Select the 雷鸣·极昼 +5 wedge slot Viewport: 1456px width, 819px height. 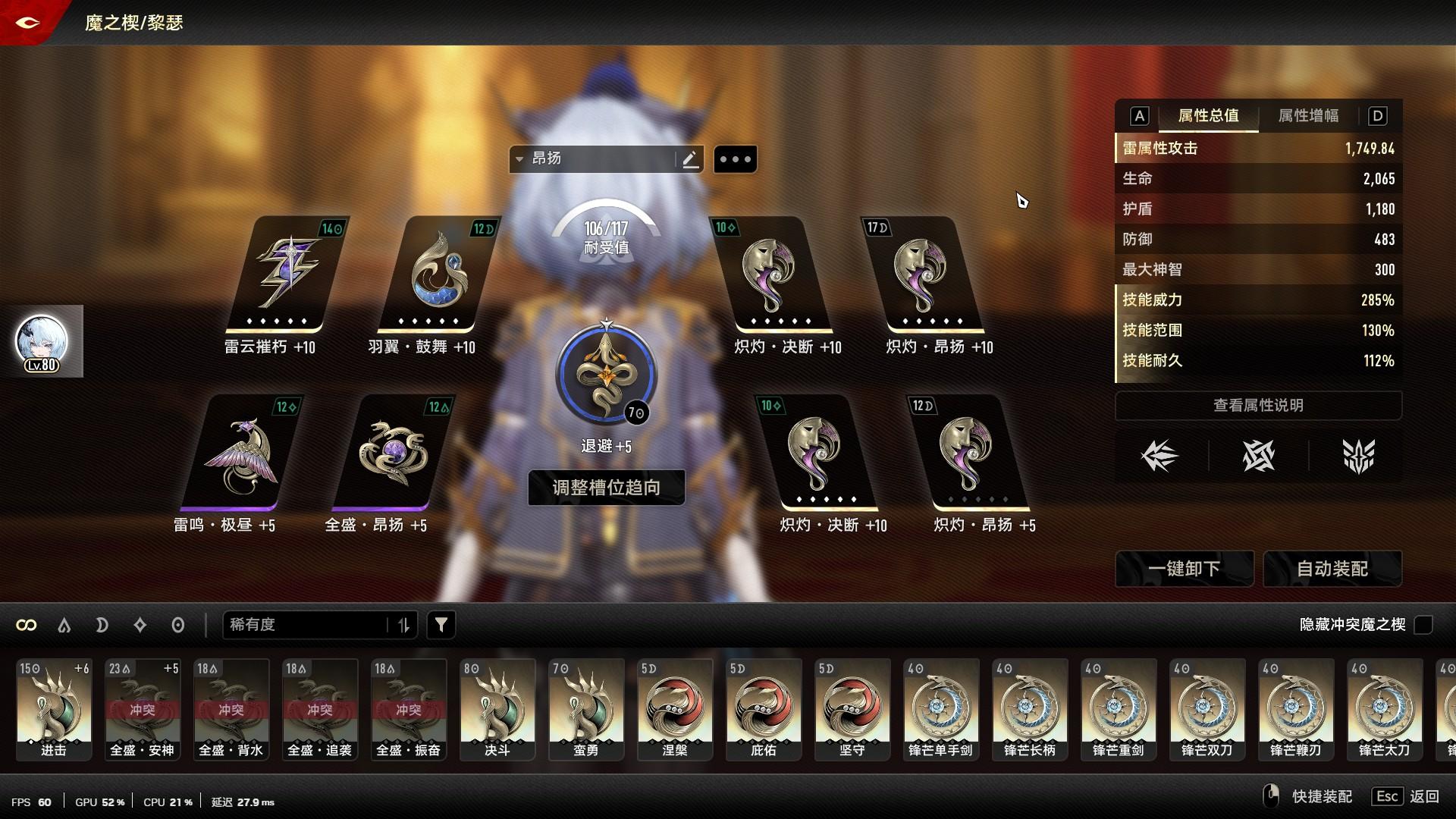click(x=241, y=453)
